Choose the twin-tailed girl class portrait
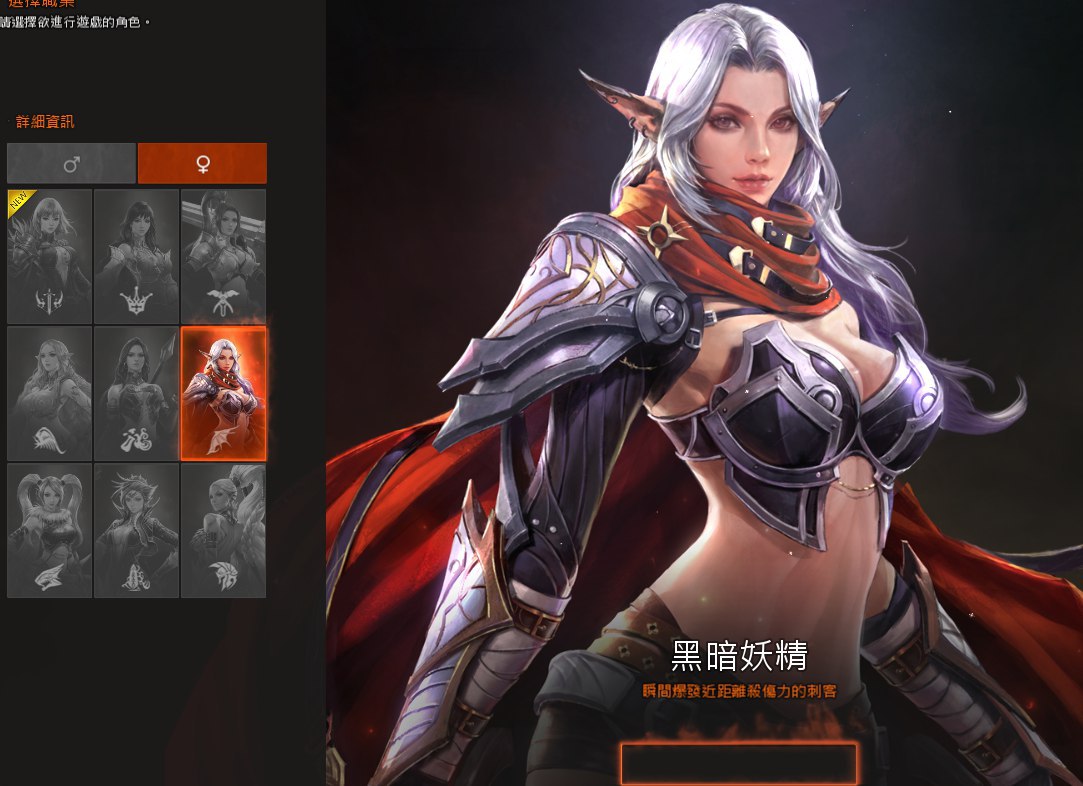1083x786 pixels. pos(50,530)
